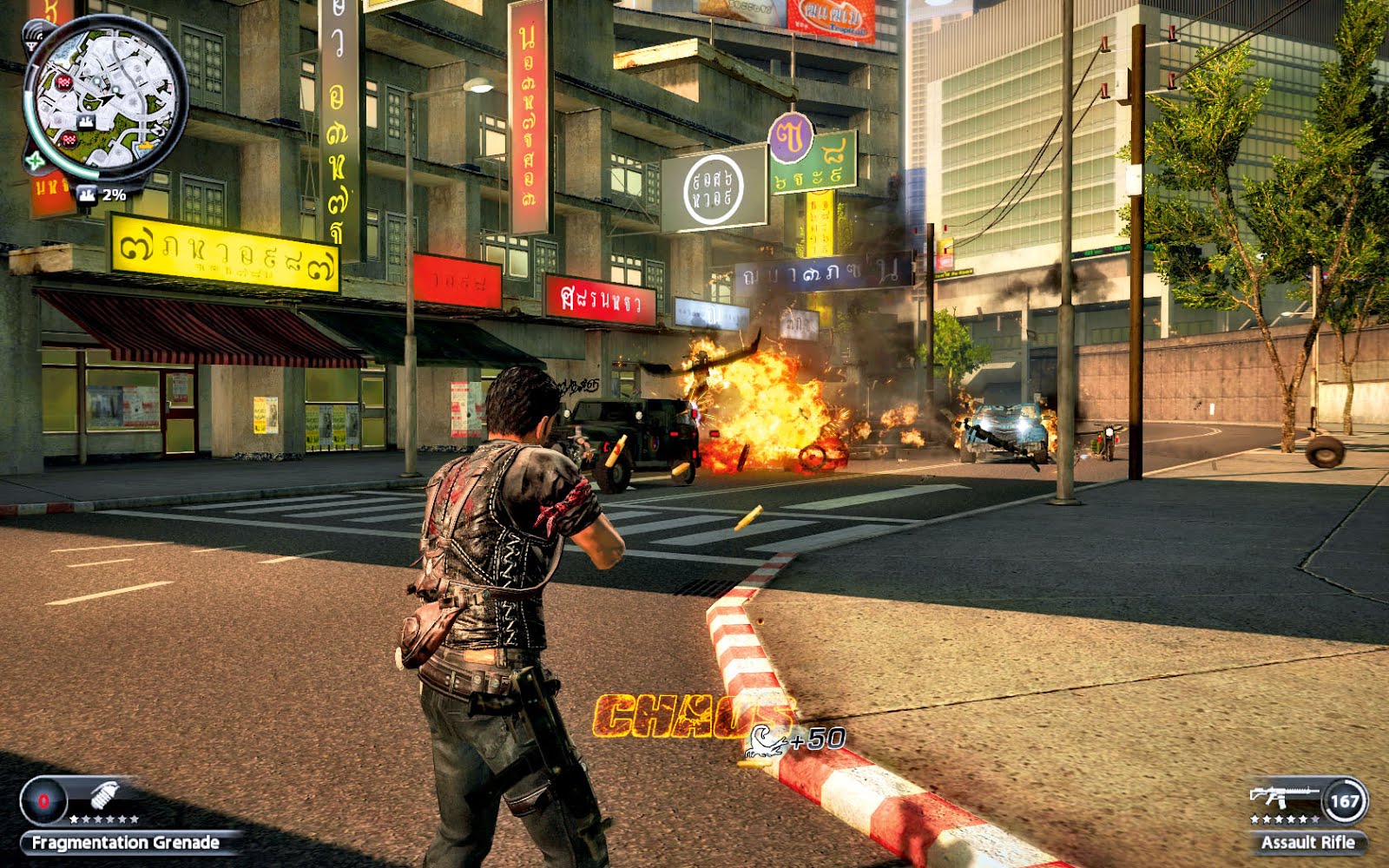The width and height of the screenshot is (1389, 868).
Task: Select the grenade icon in the weapon HUD
Action: coord(104,795)
